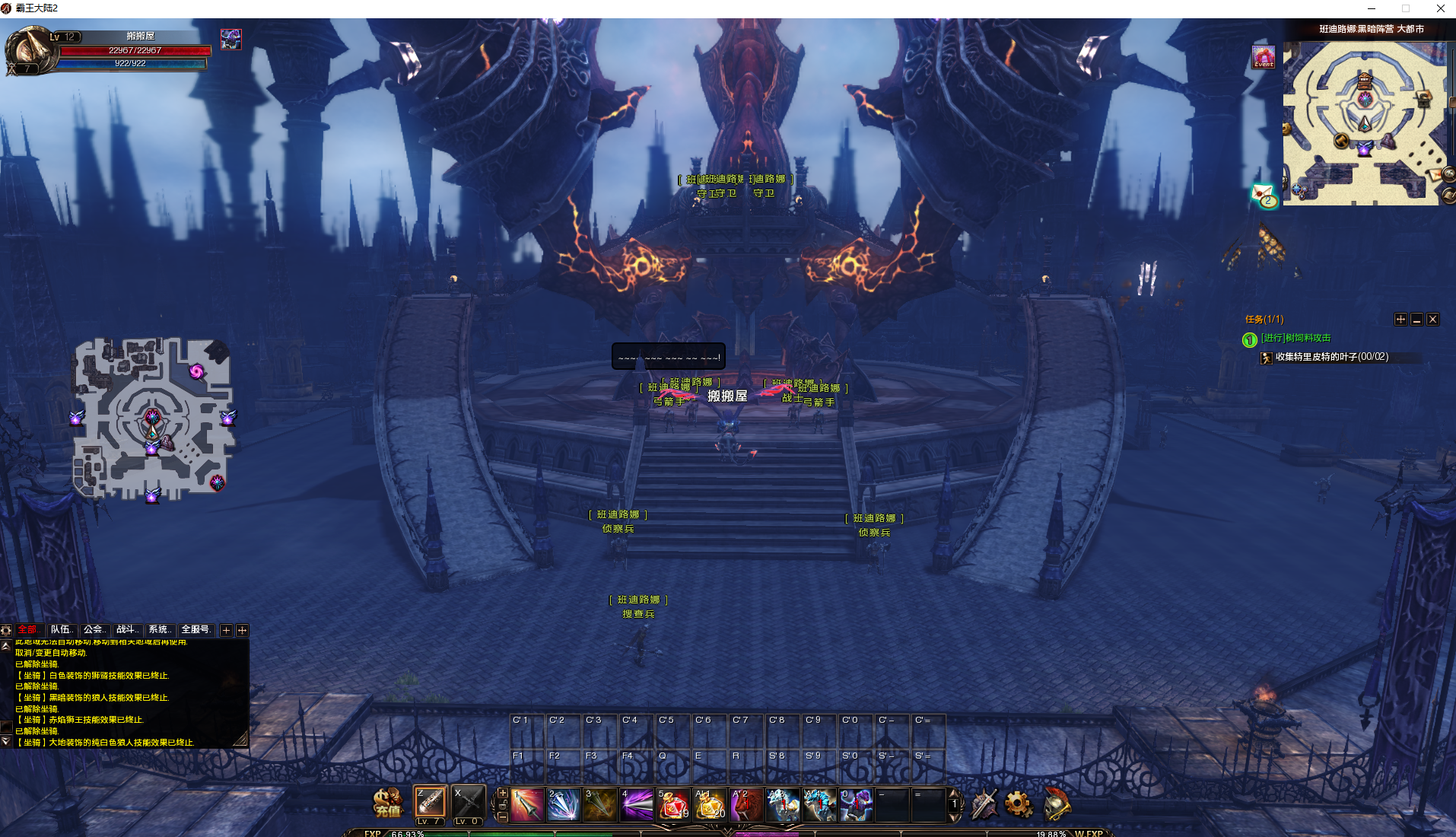Viewport: 1456px width, 837px height.
Task: Open the gear-shaped settings icon
Action: point(1018,804)
